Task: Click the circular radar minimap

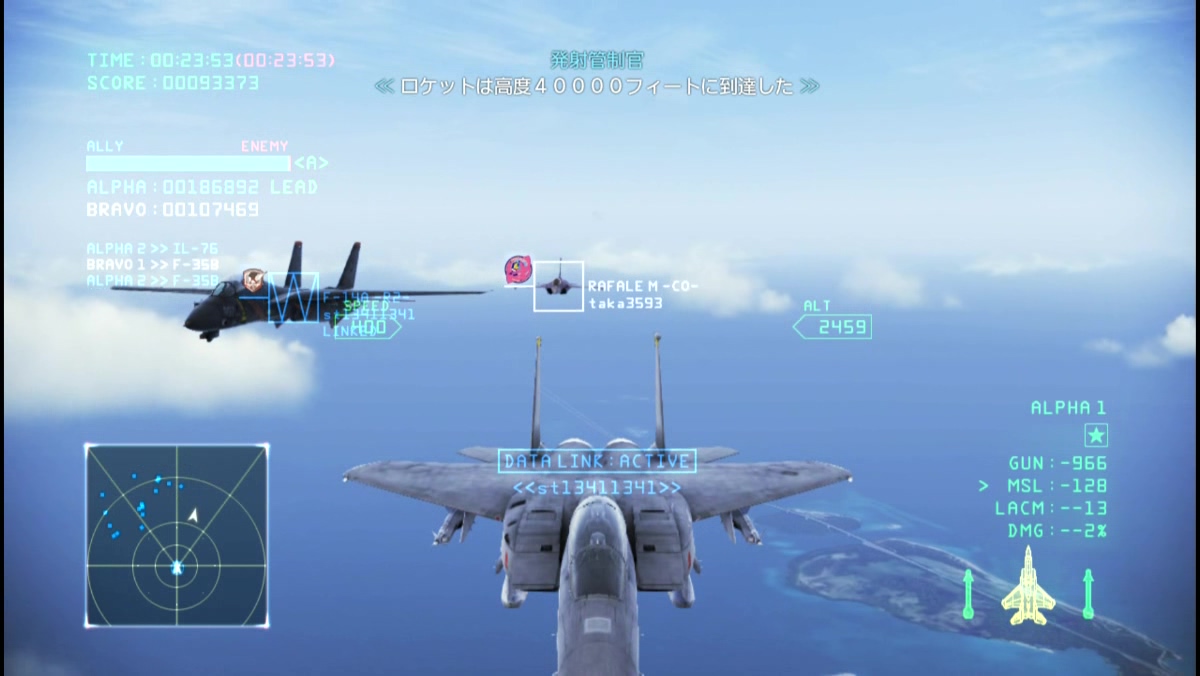Action: (x=177, y=535)
